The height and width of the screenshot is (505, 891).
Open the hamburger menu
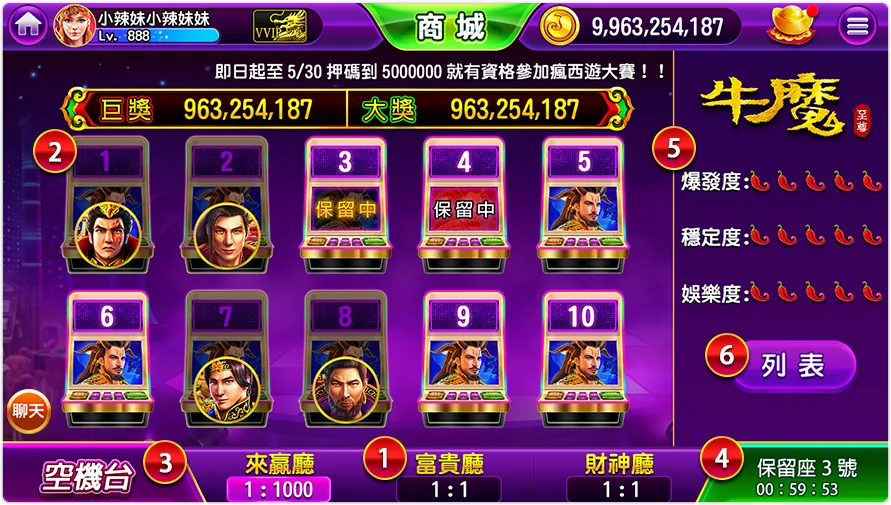(857, 27)
